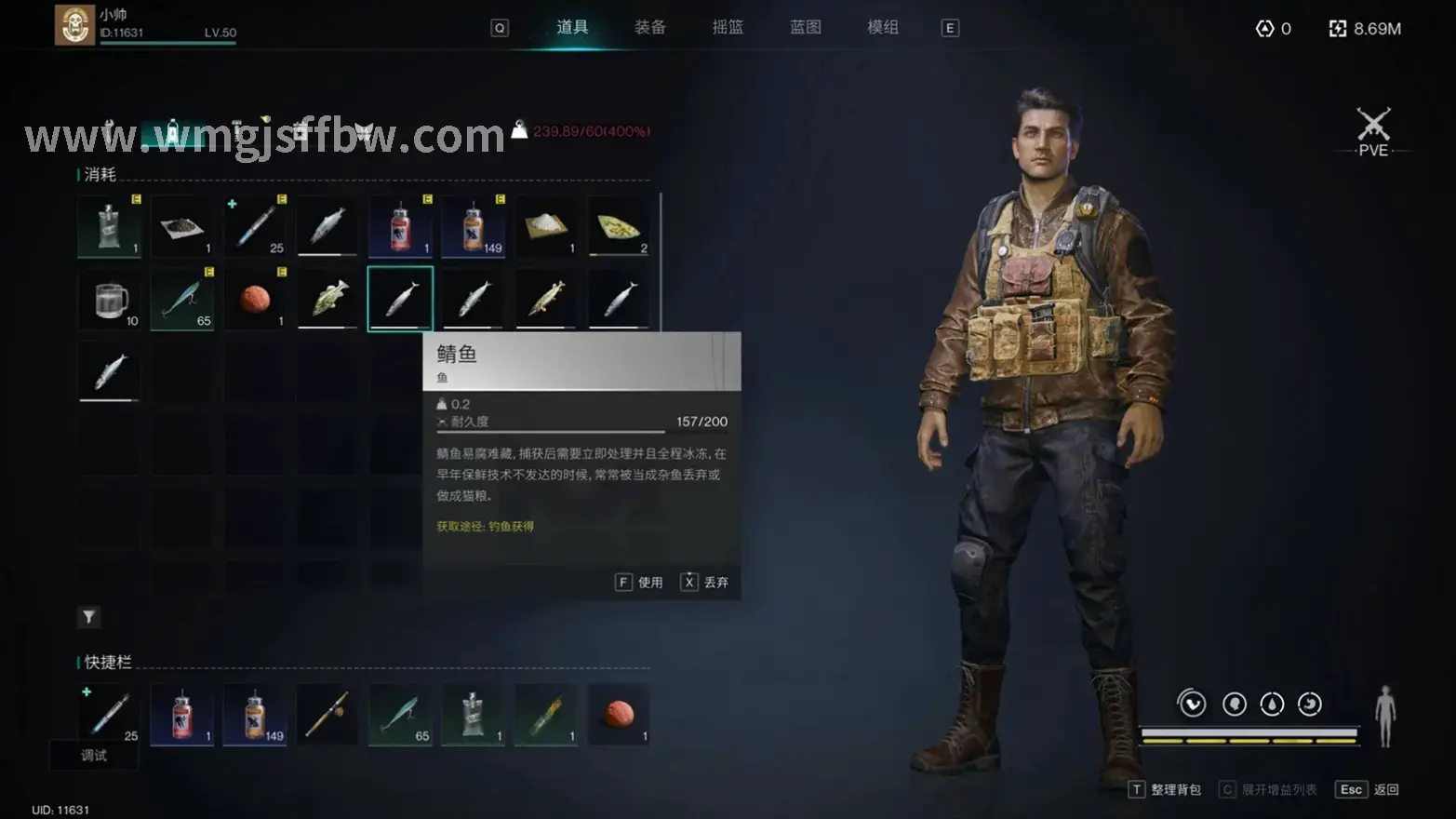This screenshot has width=1456, height=819.
Task: Open the inventory filter funnel button
Action: [x=88, y=617]
